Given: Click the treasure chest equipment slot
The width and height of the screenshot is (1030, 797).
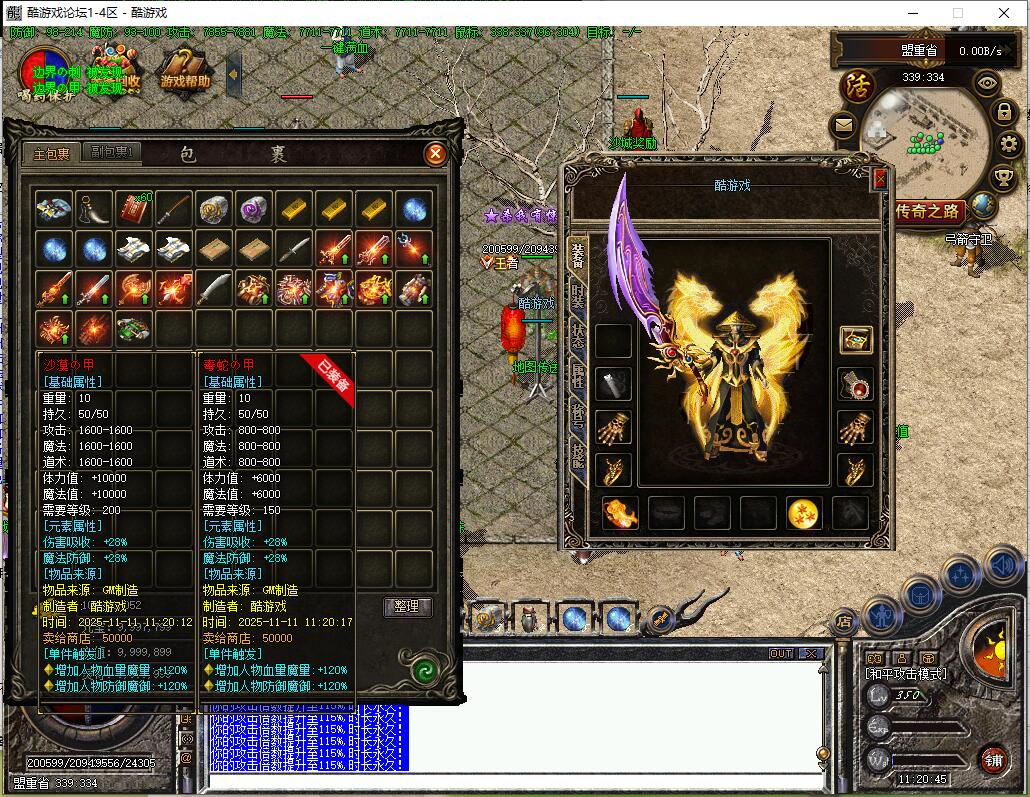Looking at the screenshot, I should 855,340.
